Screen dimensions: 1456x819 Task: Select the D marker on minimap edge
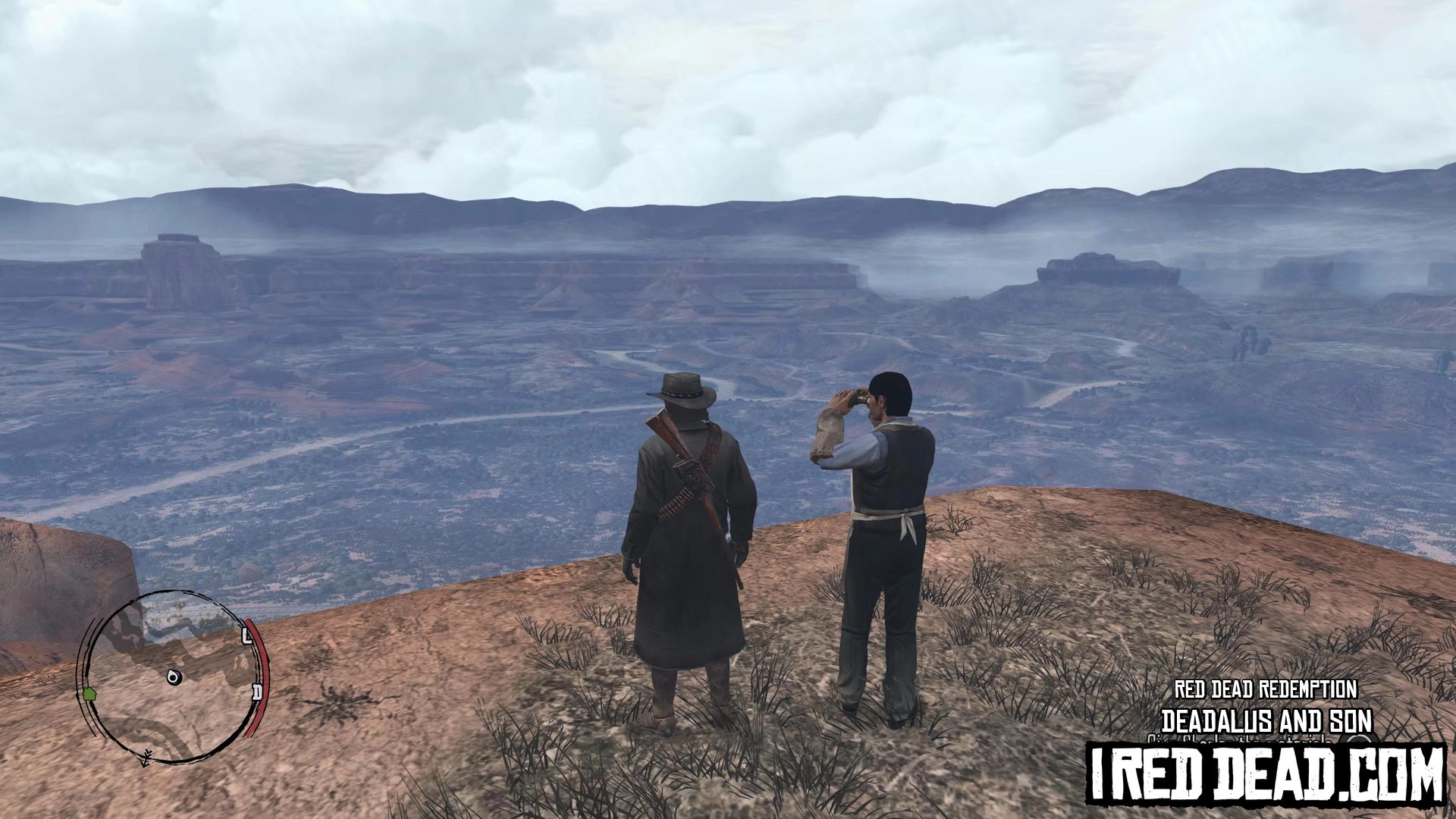click(x=257, y=692)
